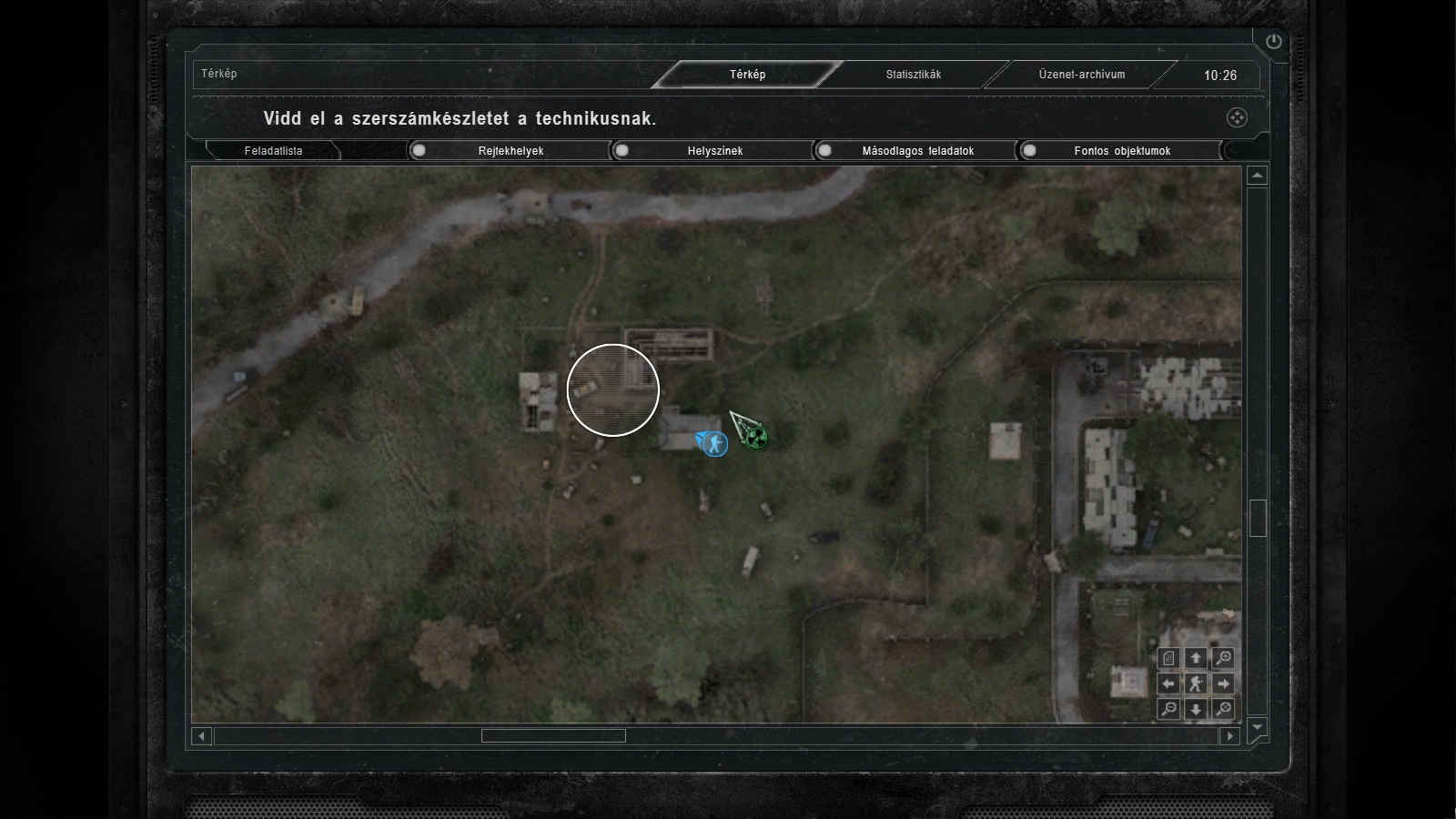Center map on the task target crosshair button
1456x819 pixels.
pyautogui.click(x=1237, y=117)
